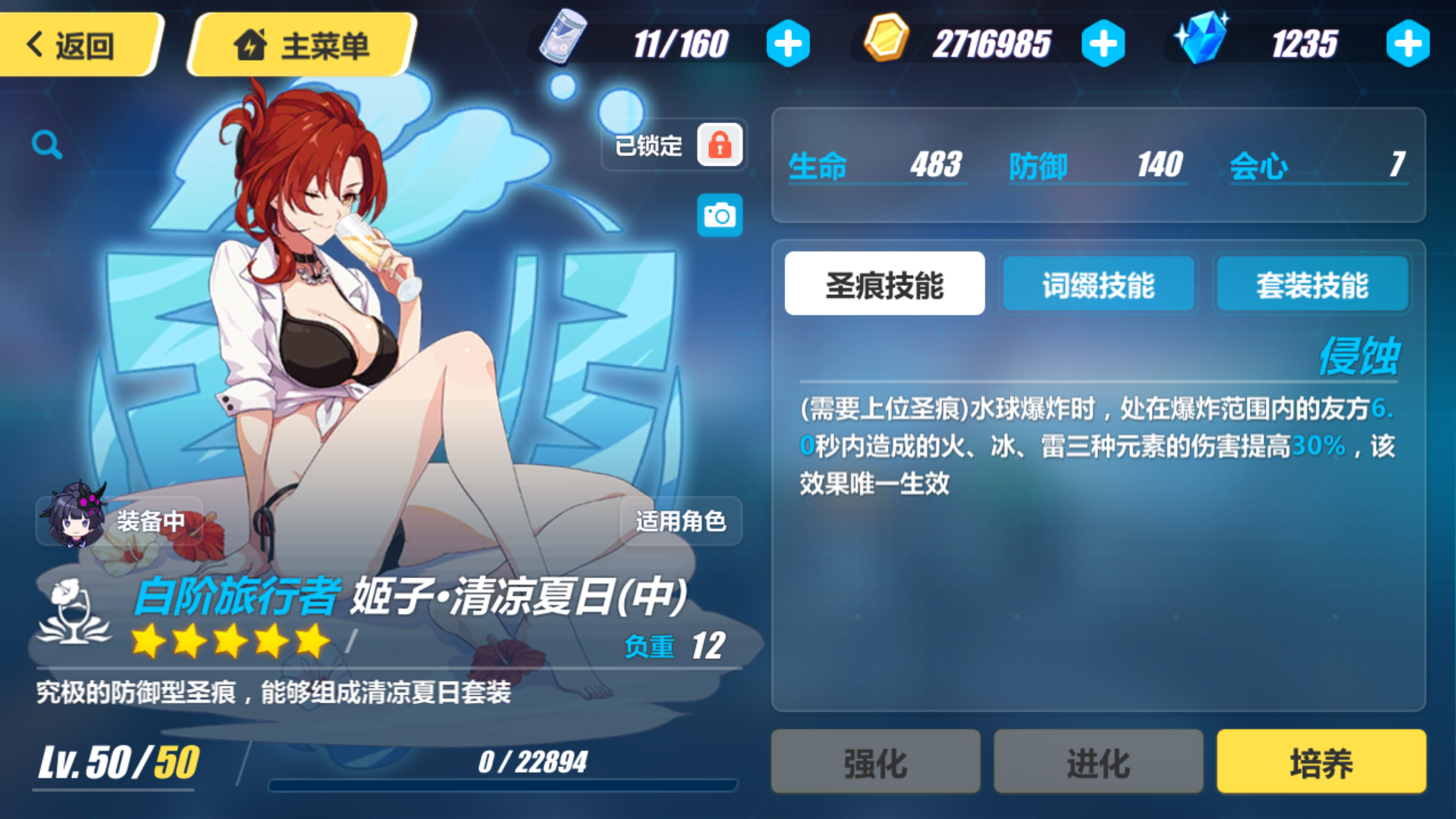Open the camera screenshot icon
This screenshot has width=1456, height=819.
[719, 215]
